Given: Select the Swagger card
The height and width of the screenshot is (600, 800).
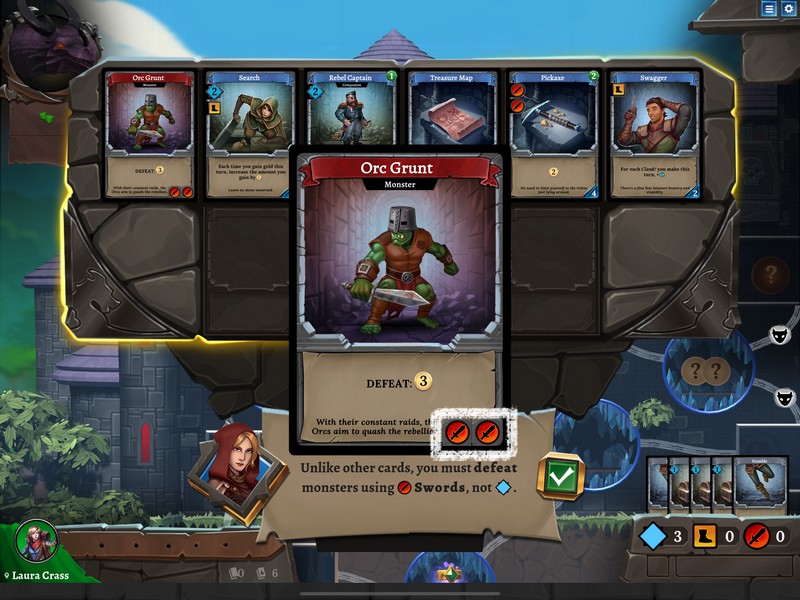Looking at the screenshot, I should pos(653,134).
